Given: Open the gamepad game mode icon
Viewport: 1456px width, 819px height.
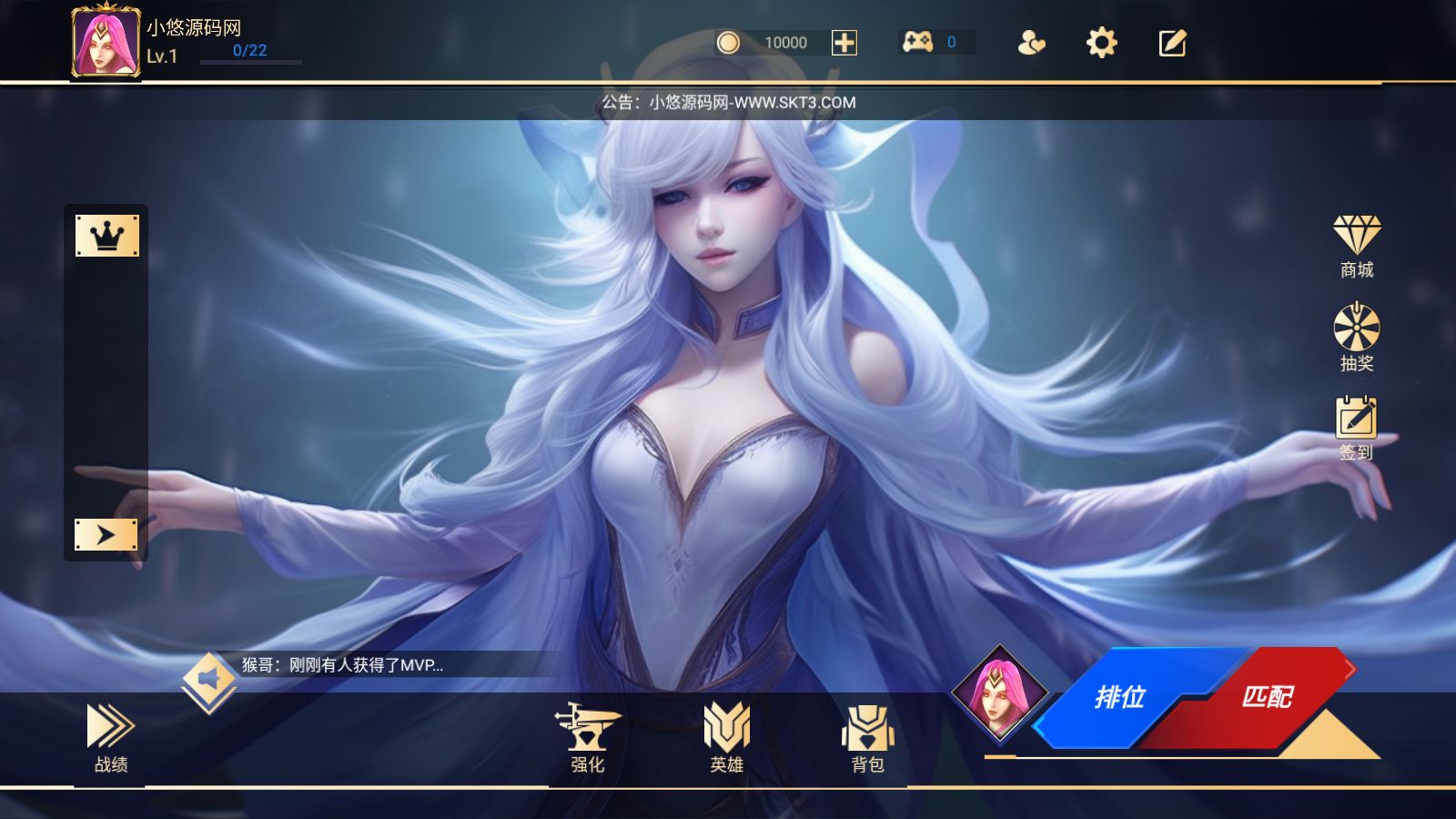Looking at the screenshot, I should click(x=922, y=42).
